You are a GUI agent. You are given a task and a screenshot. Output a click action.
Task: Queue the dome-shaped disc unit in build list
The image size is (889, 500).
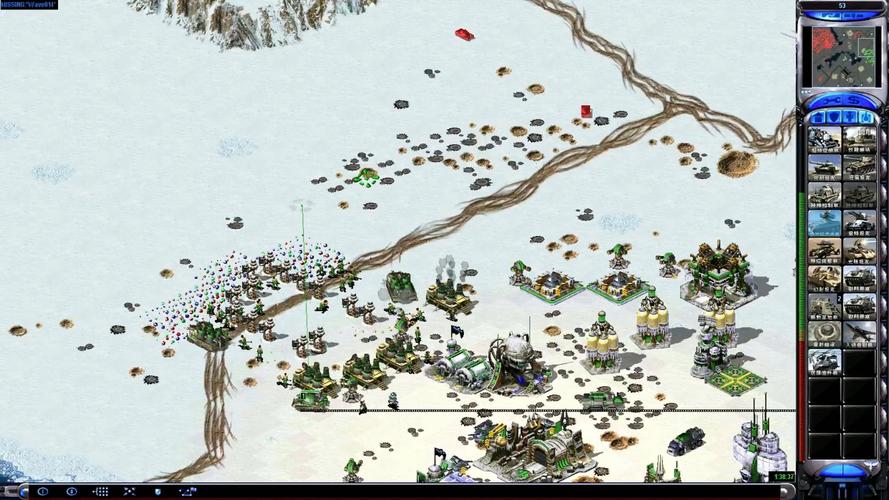point(824,333)
